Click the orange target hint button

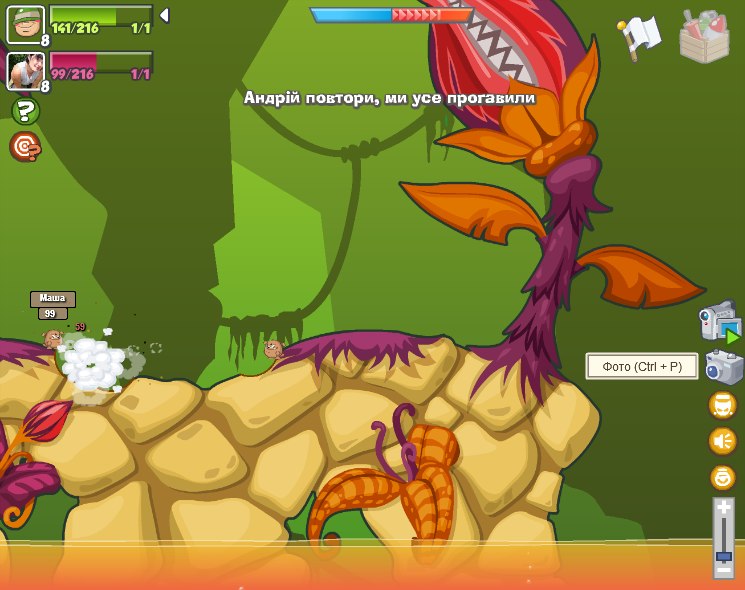(x=25, y=147)
